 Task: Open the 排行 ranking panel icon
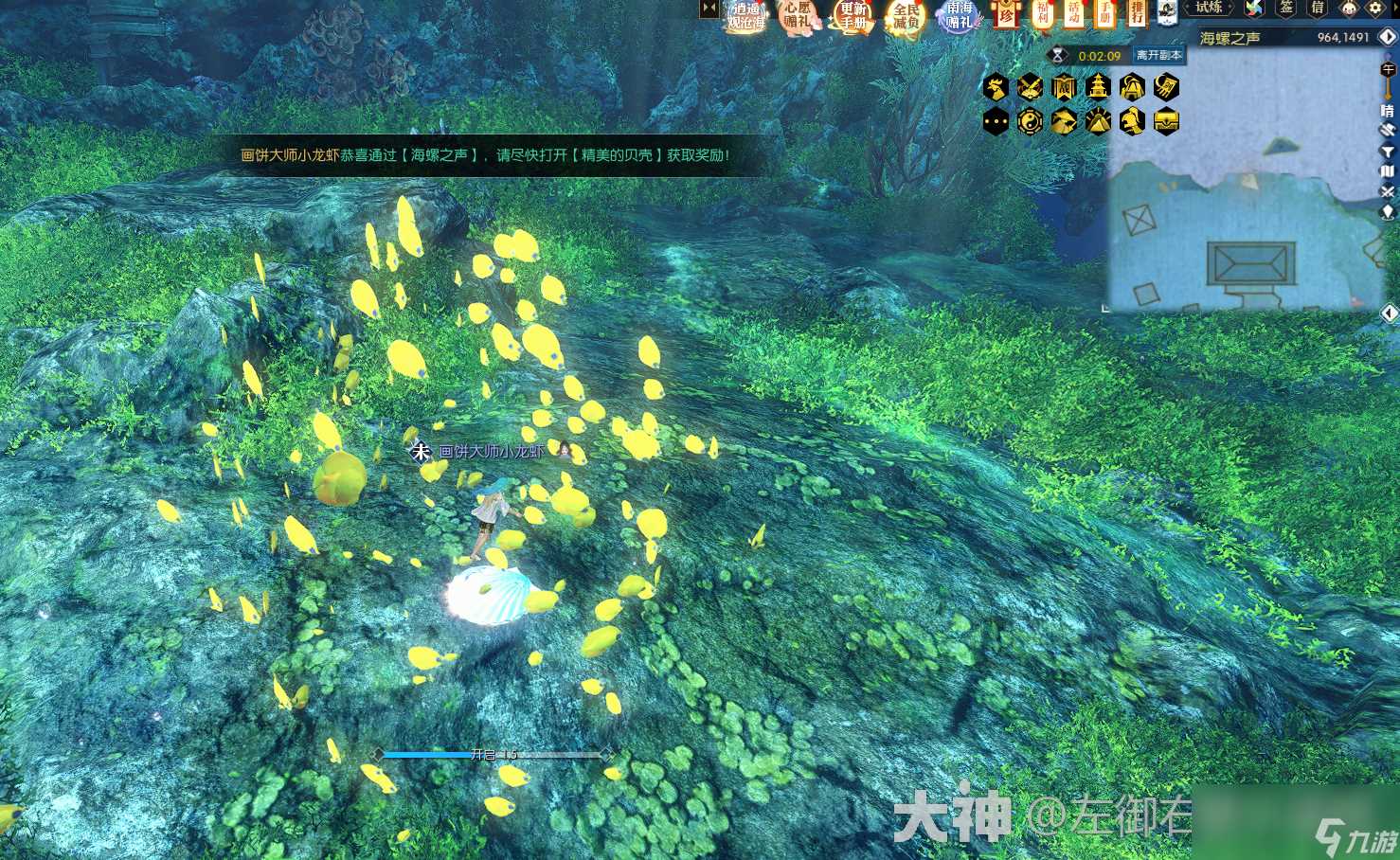pyautogui.click(x=1138, y=12)
